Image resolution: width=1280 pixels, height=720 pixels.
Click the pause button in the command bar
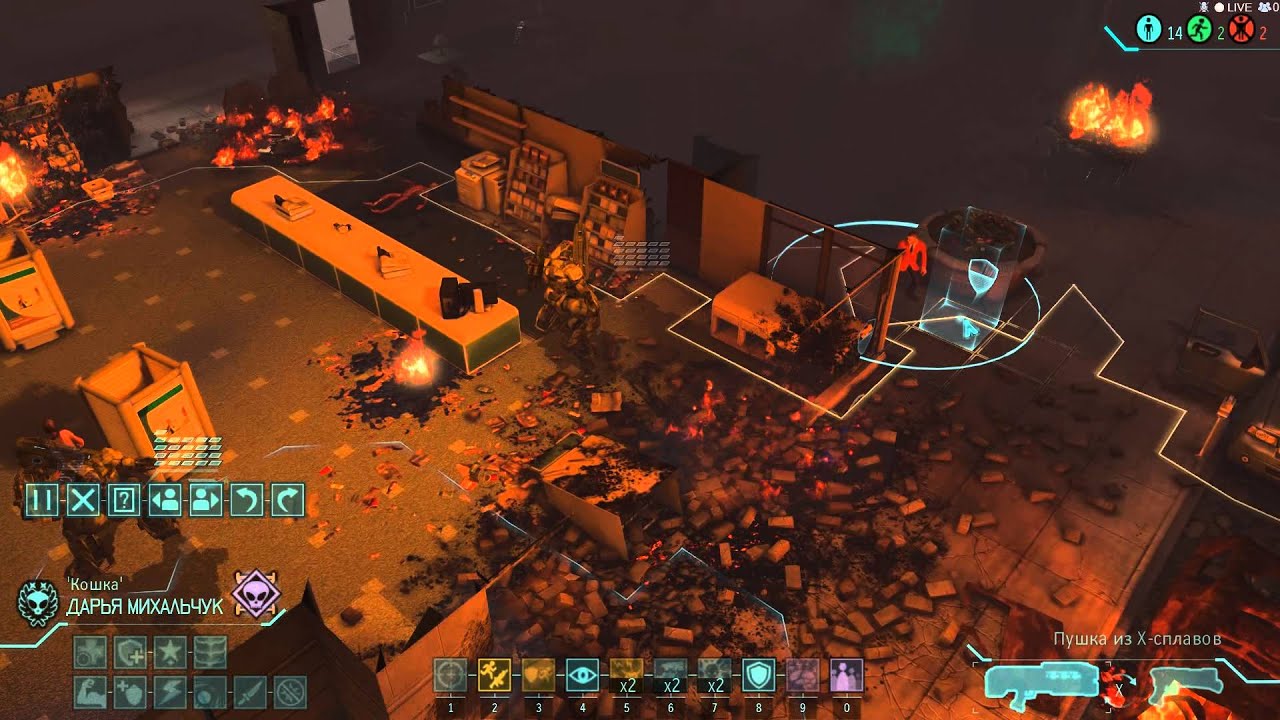41,498
